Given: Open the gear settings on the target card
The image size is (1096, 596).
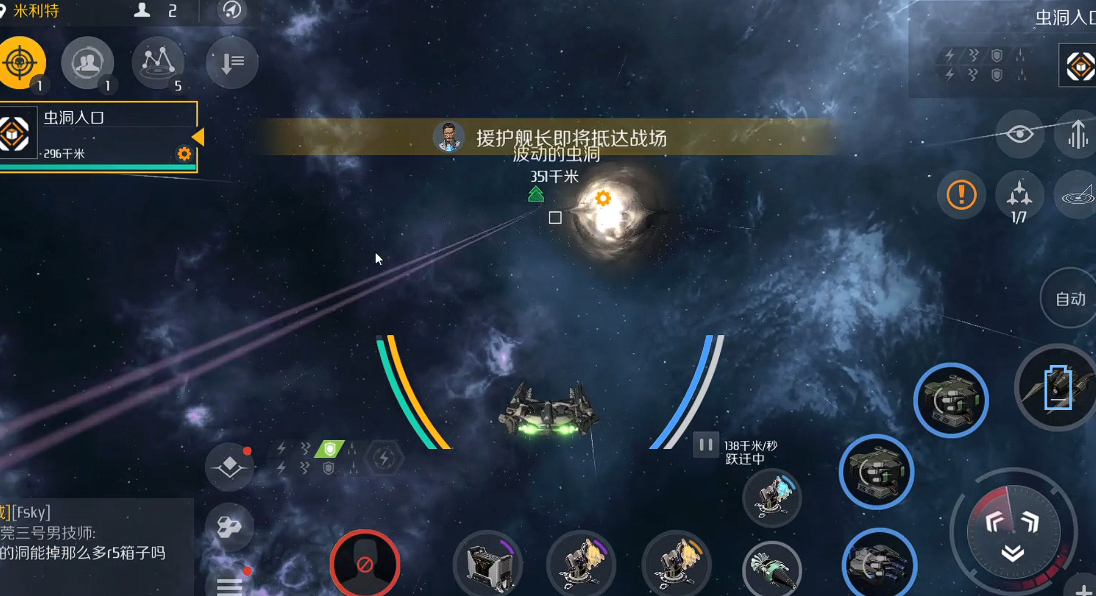Looking at the screenshot, I should pyautogui.click(x=184, y=153).
